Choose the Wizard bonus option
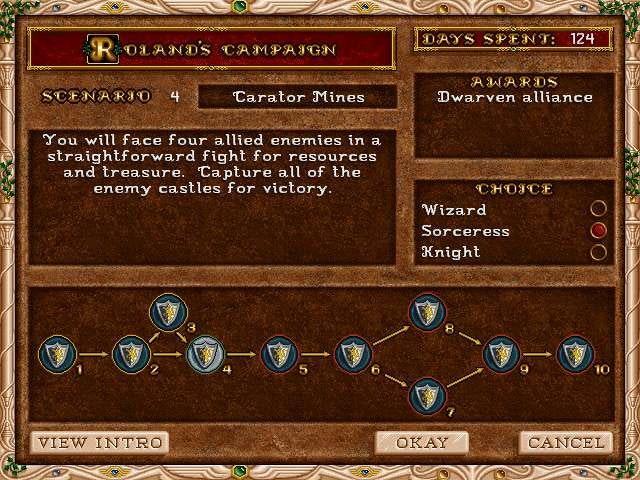 [599, 210]
